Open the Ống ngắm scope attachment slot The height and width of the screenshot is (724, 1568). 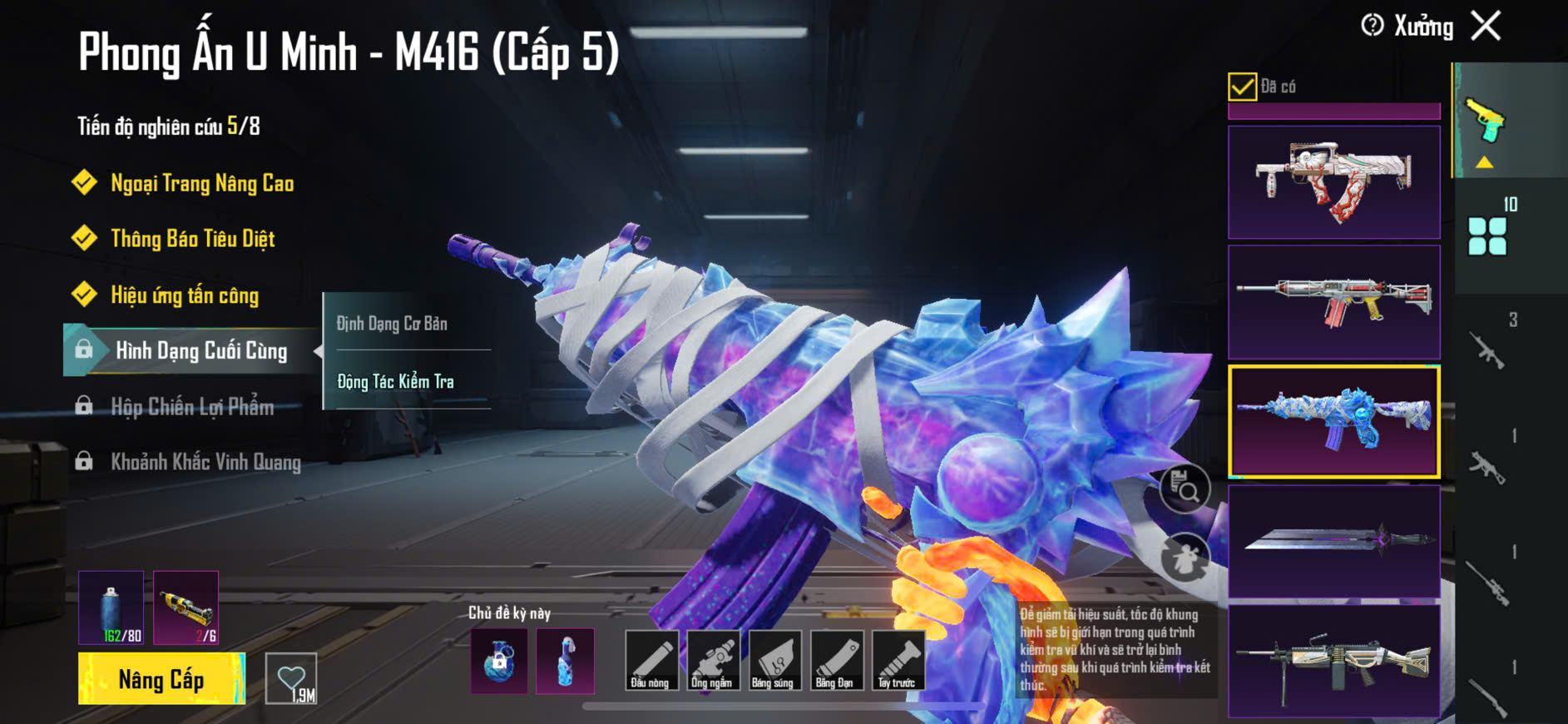[711, 661]
